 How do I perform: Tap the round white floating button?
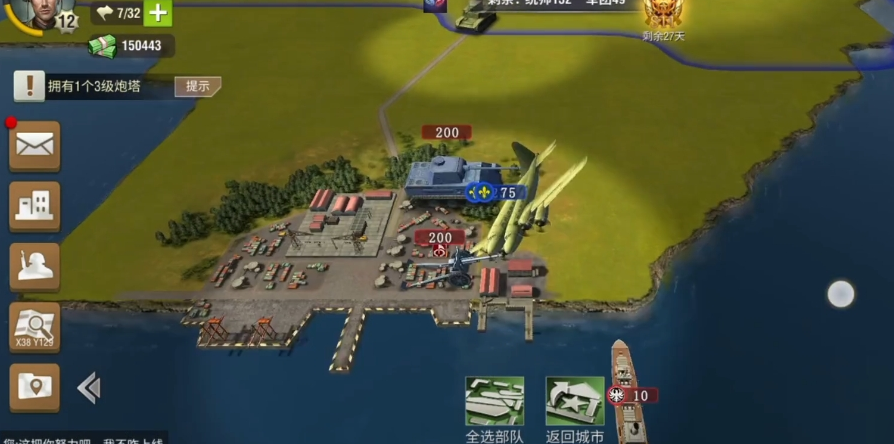click(841, 294)
